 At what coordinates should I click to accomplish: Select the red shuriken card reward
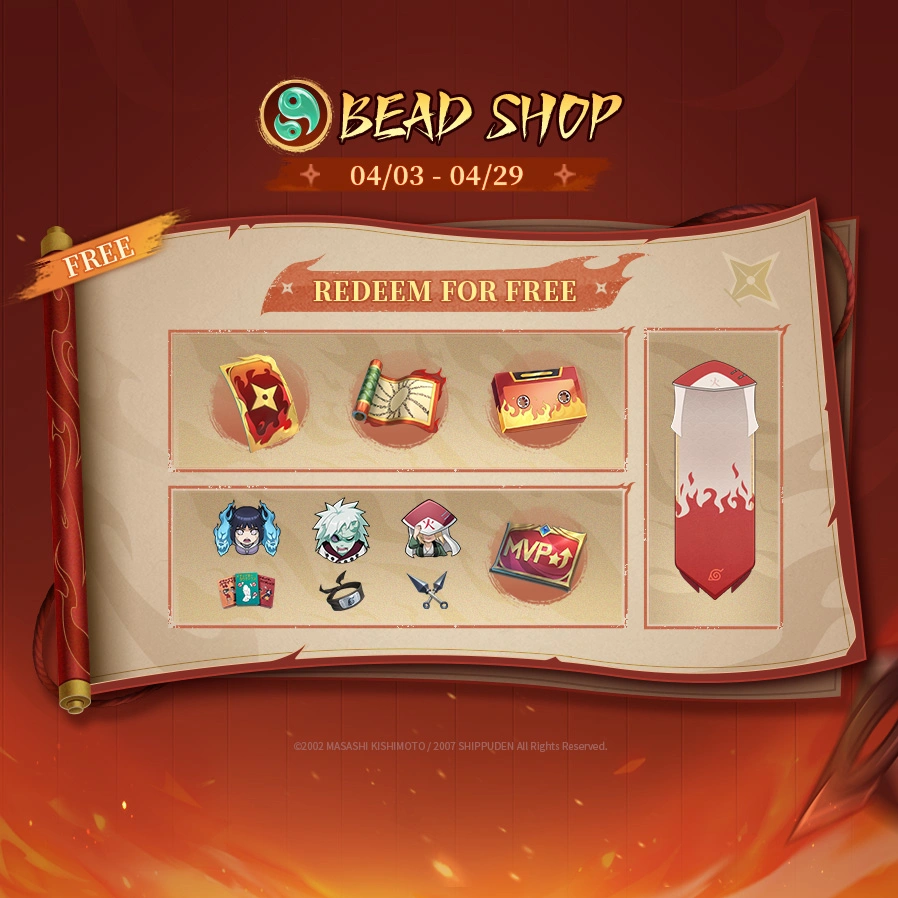point(259,401)
